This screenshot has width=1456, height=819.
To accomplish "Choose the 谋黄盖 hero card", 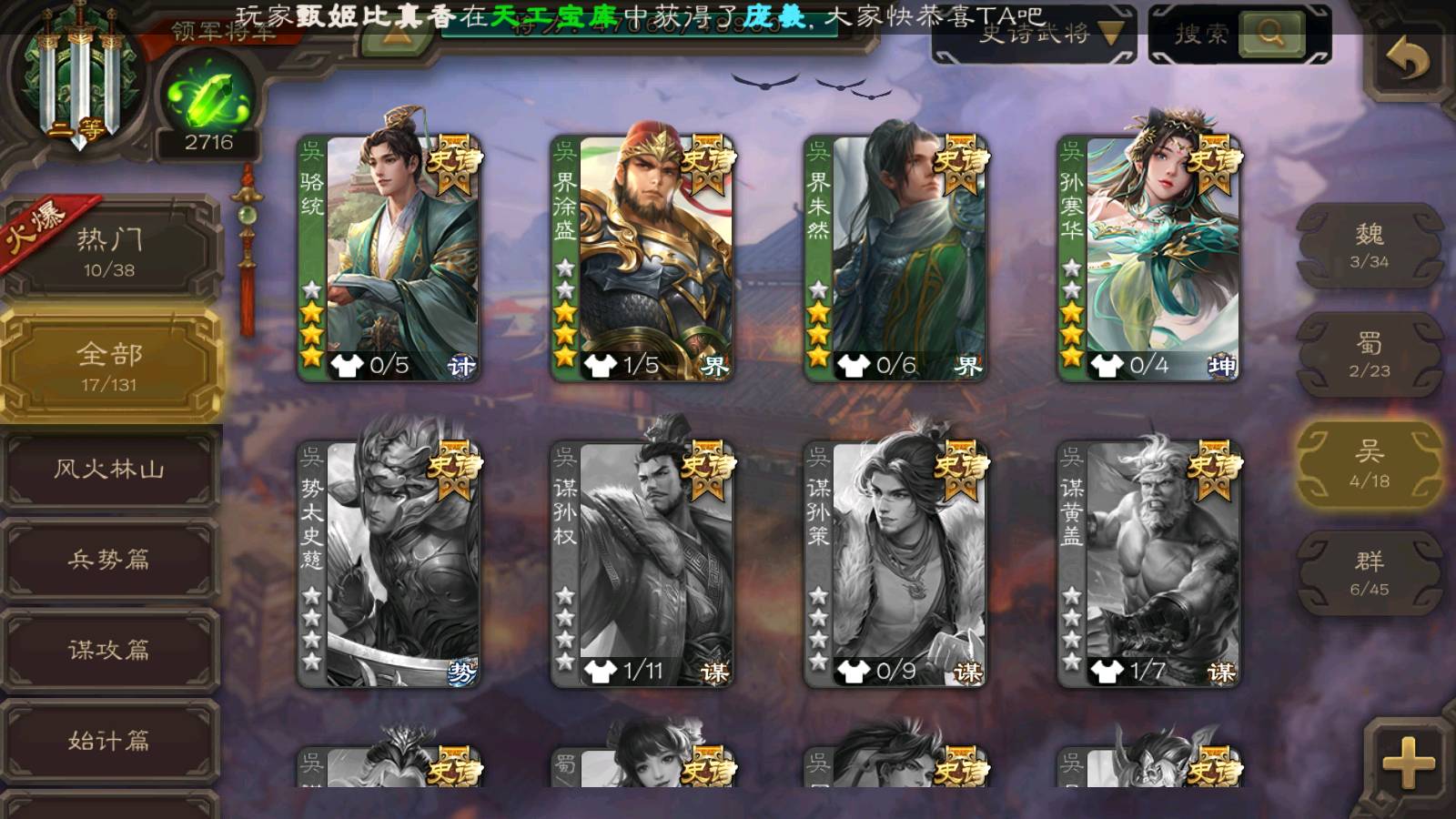I will click(x=1148, y=564).
